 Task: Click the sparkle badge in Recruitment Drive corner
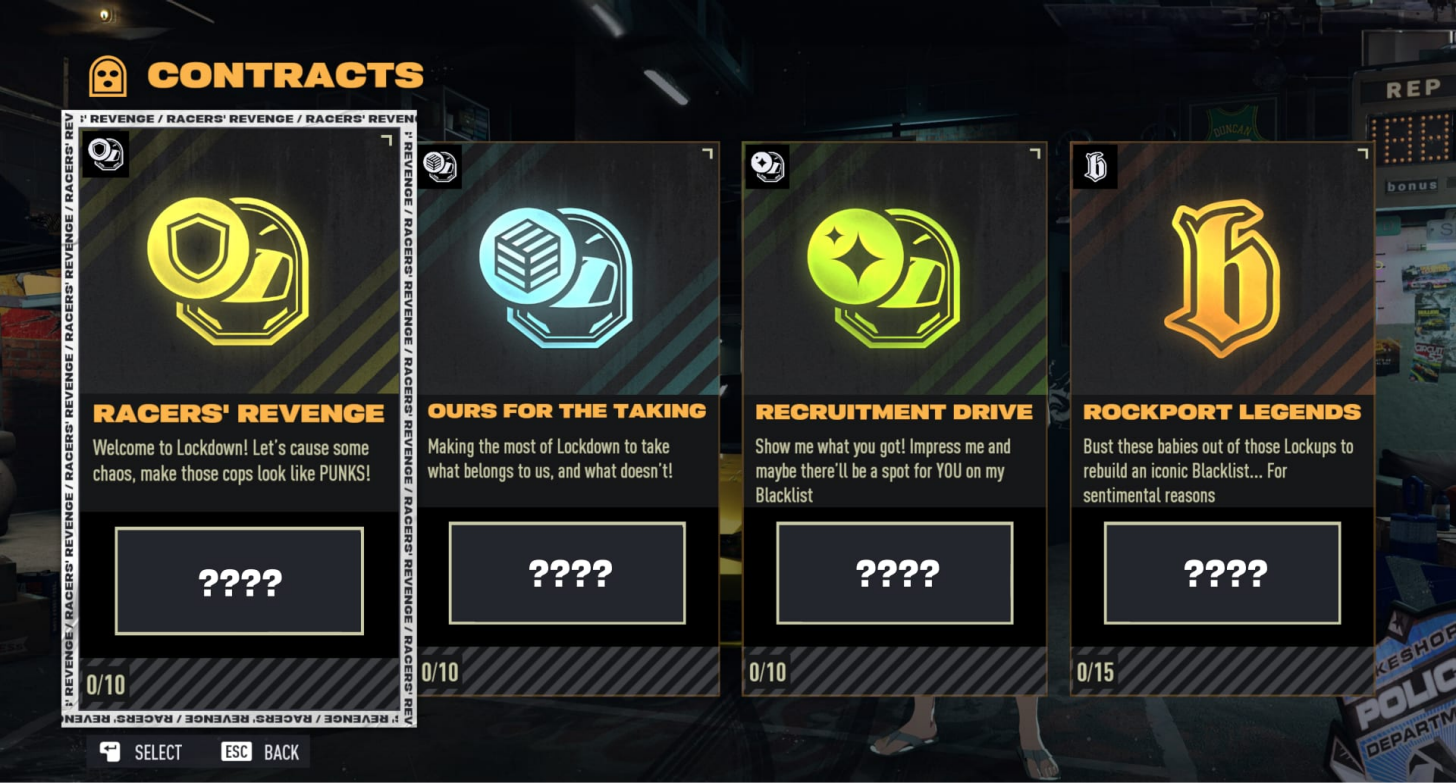(769, 167)
